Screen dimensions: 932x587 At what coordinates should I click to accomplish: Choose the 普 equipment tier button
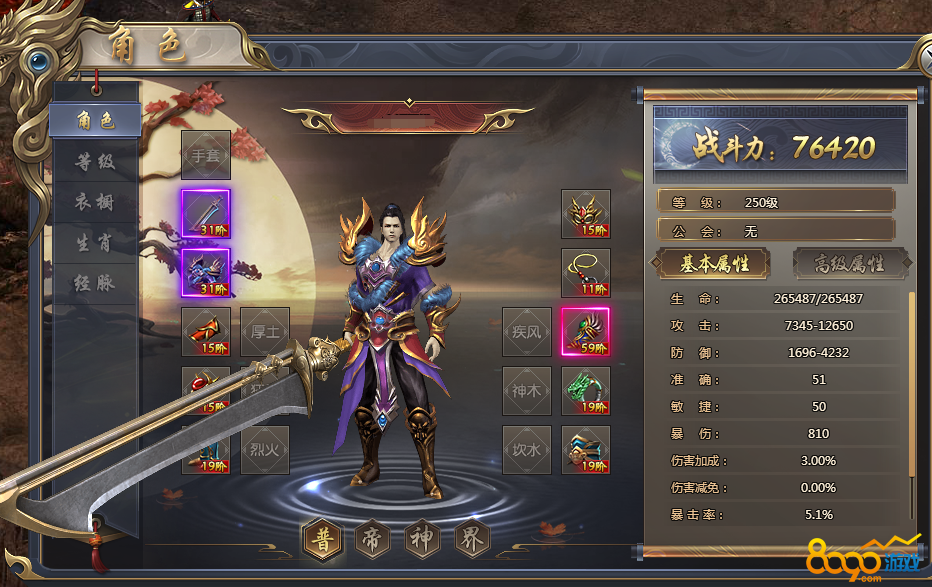[x=324, y=539]
